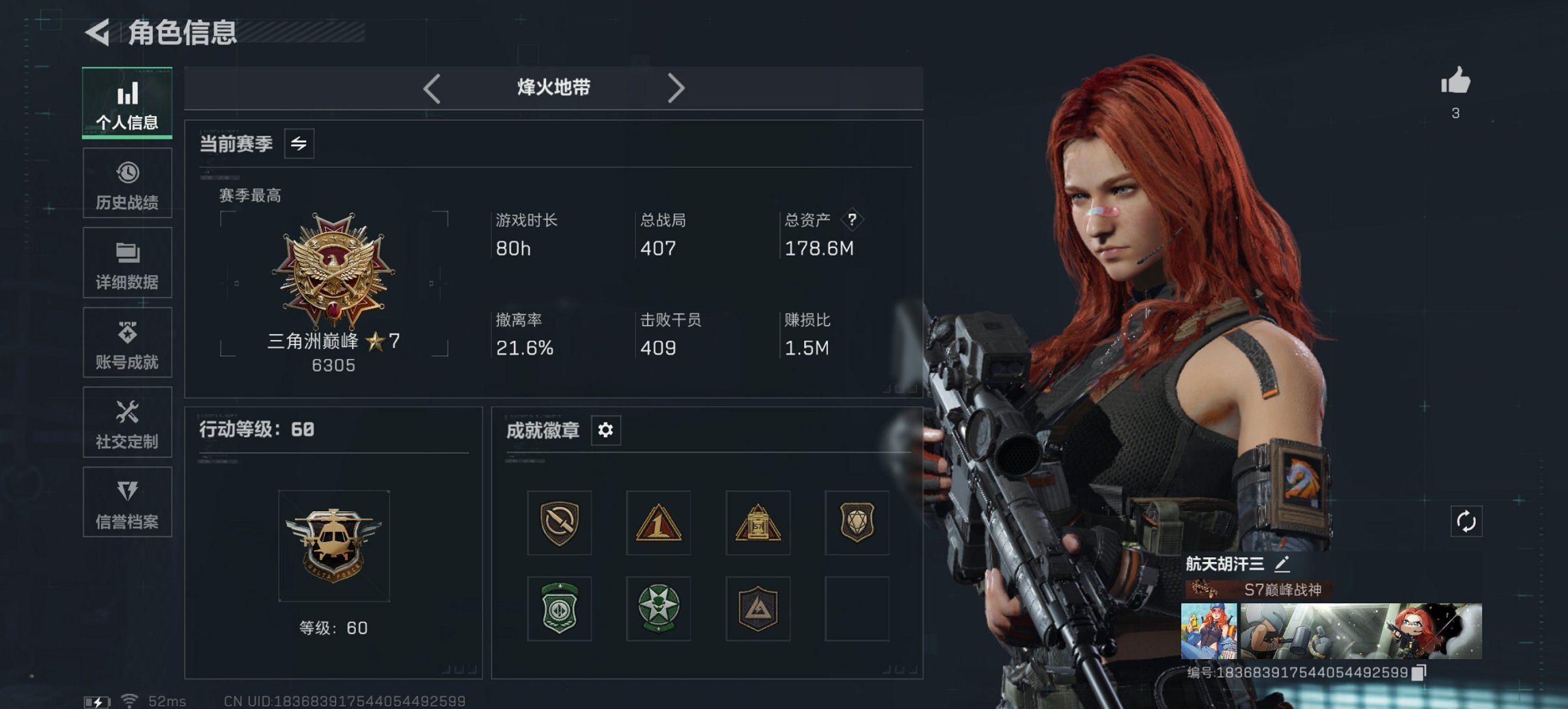Image resolution: width=1568 pixels, height=709 pixels.
Task: Open badge settings via the gear icon
Action: [x=605, y=431]
